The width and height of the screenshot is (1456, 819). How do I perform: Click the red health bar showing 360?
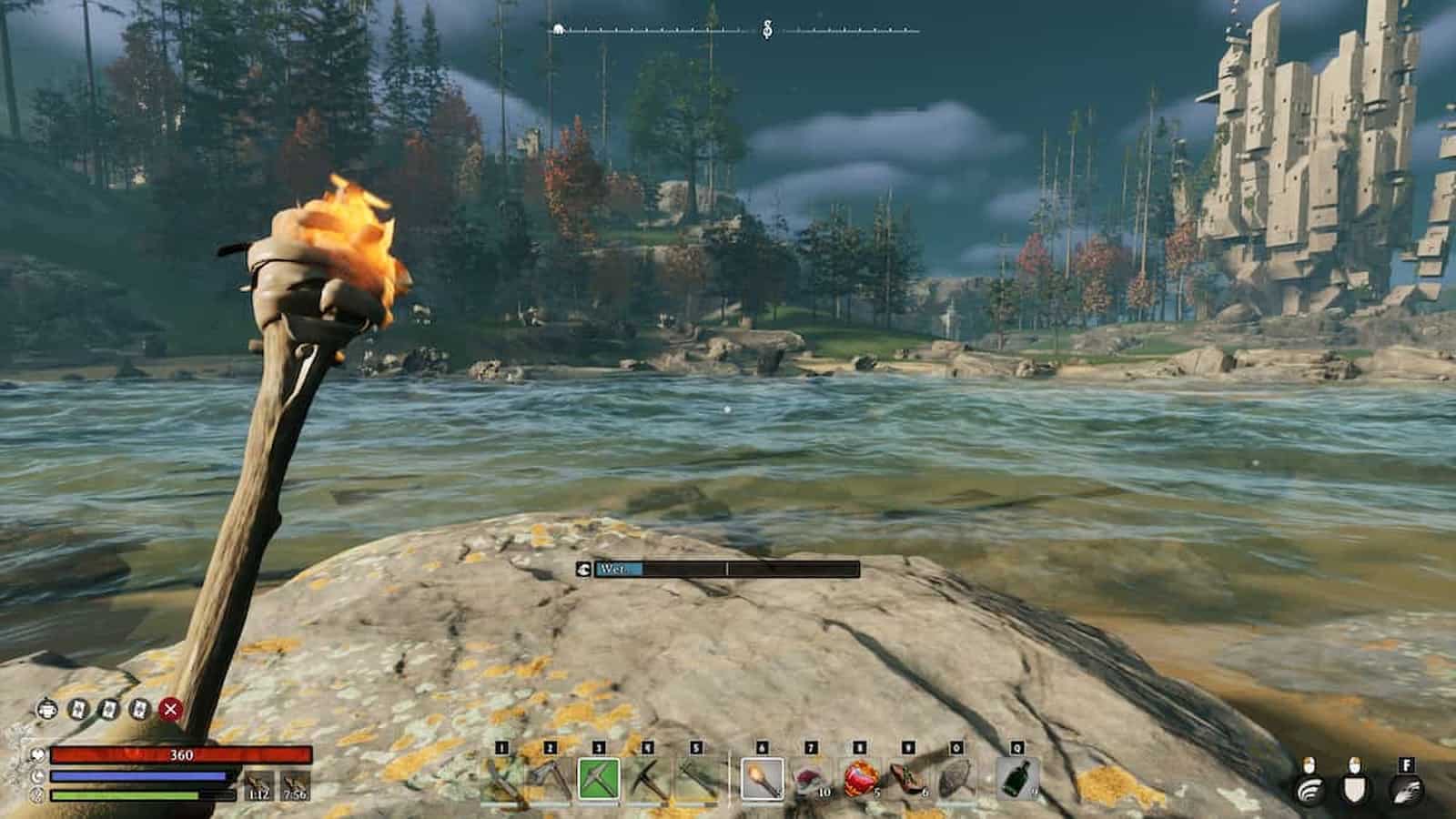pyautogui.click(x=182, y=755)
